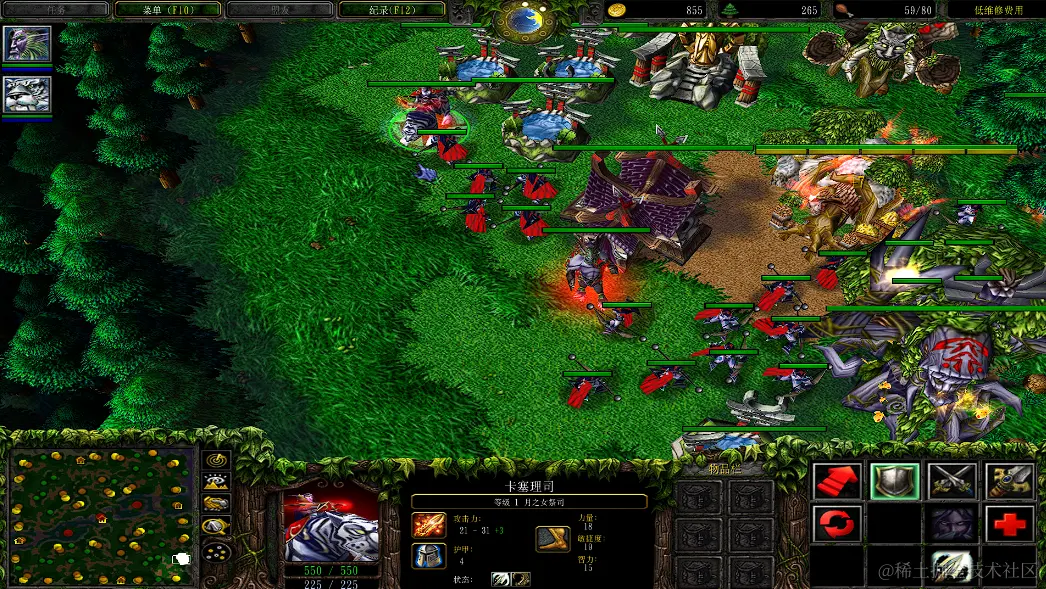Open the 菜单 (F10) game menu
The image size is (1046, 589).
point(167,10)
